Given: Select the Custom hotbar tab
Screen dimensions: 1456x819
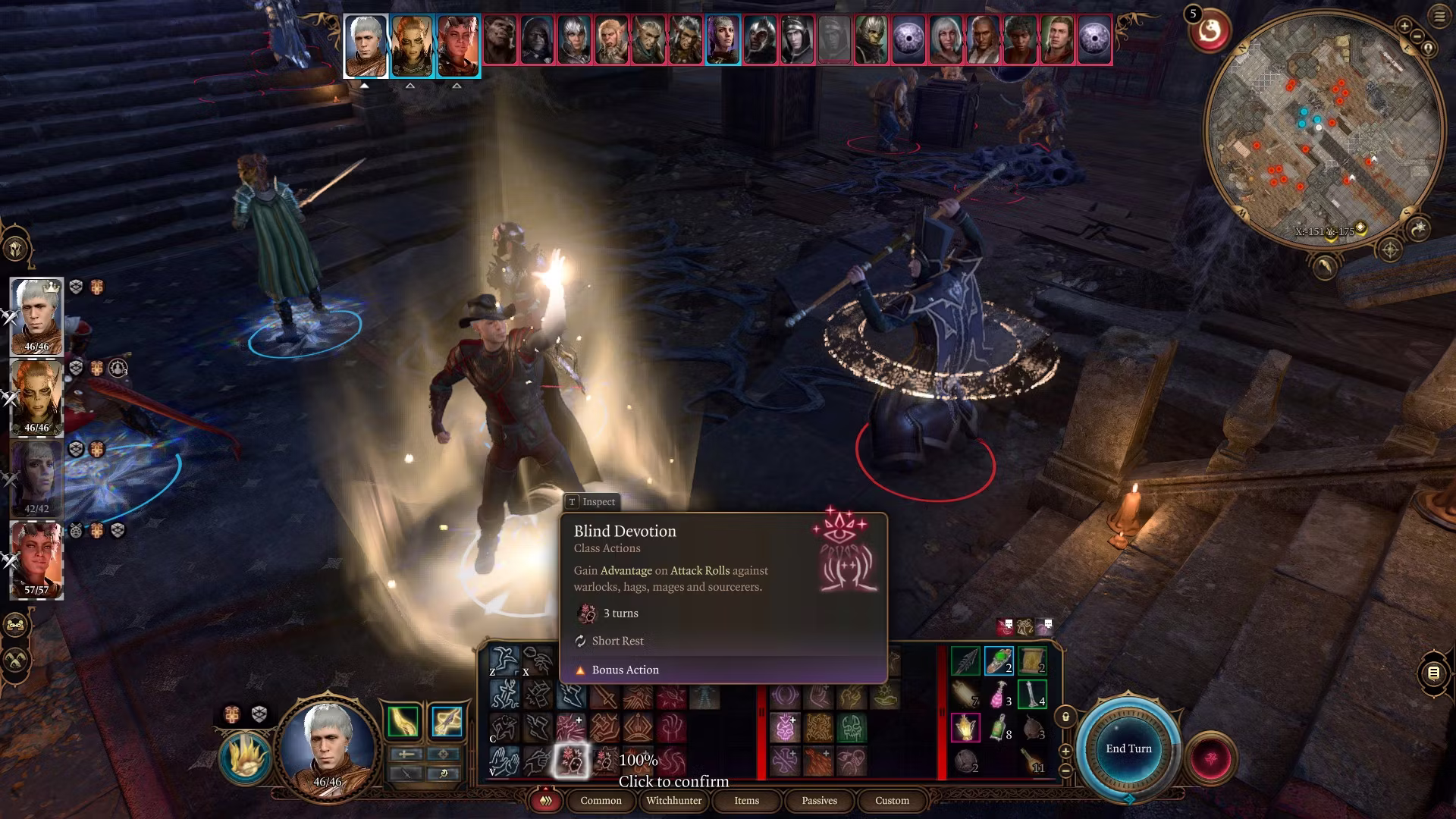Looking at the screenshot, I should [x=892, y=800].
